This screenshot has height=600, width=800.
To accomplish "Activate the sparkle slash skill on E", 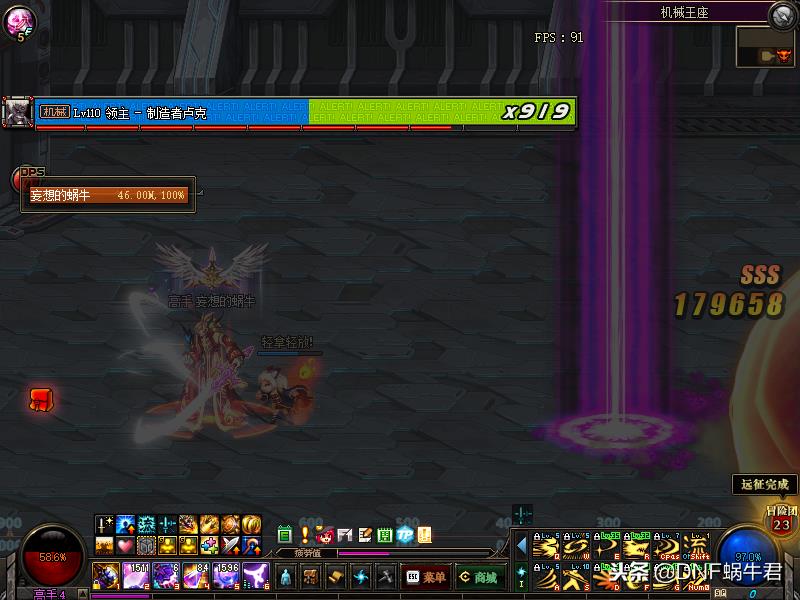I will (607, 546).
